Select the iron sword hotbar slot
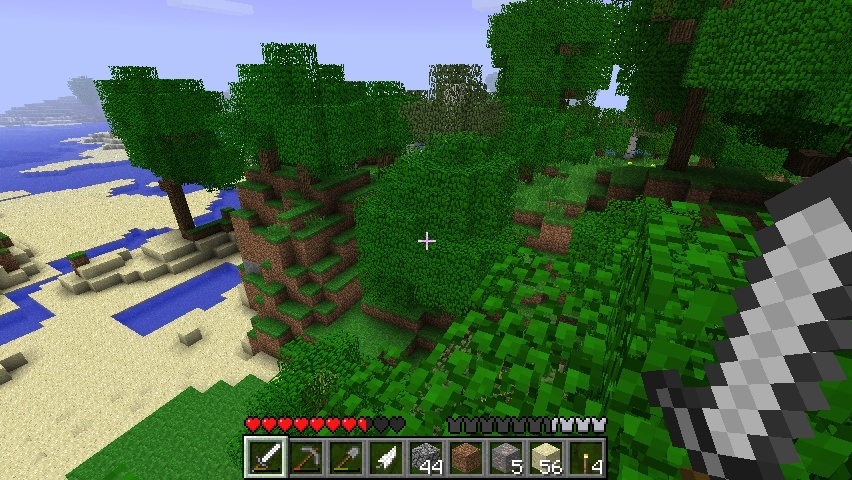852x480 pixels. pos(265,458)
